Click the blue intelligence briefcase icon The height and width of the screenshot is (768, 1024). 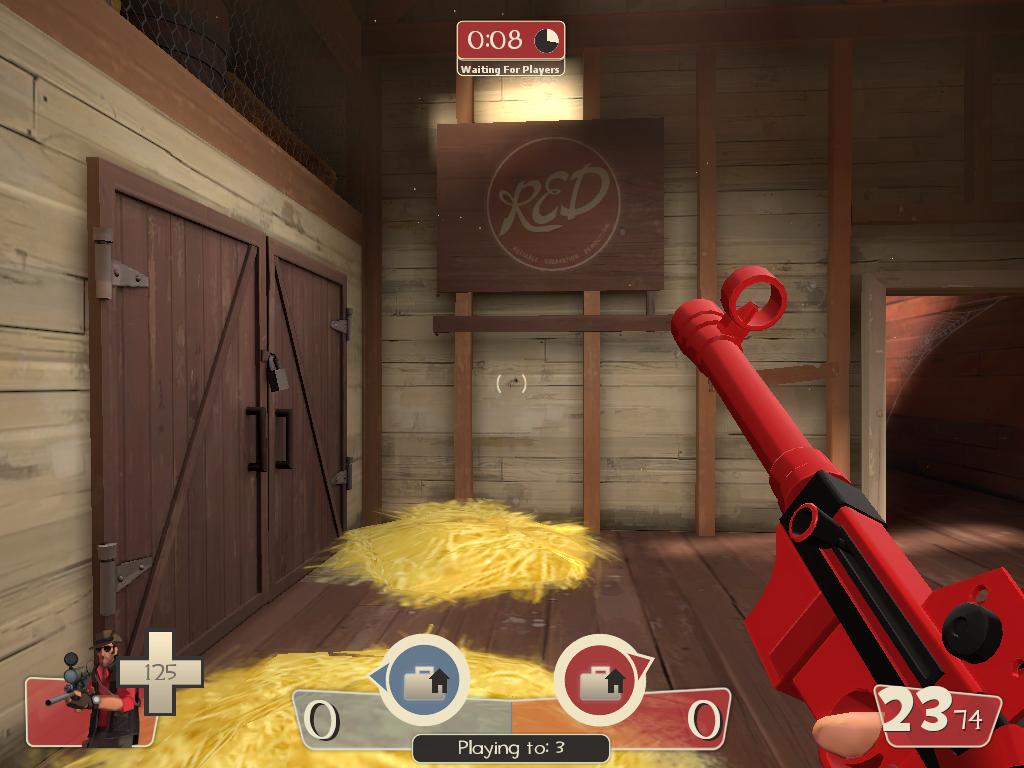(x=425, y=681)
